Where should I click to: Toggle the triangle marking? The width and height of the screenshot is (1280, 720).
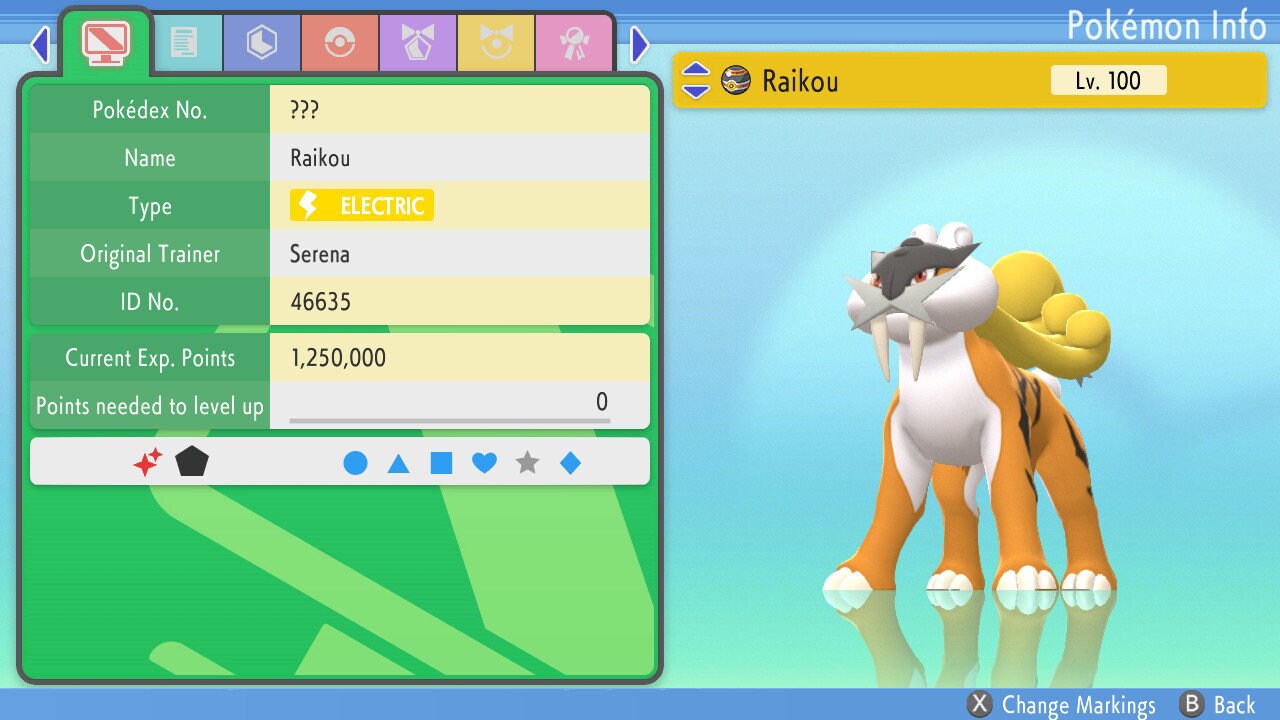(398, 463)
